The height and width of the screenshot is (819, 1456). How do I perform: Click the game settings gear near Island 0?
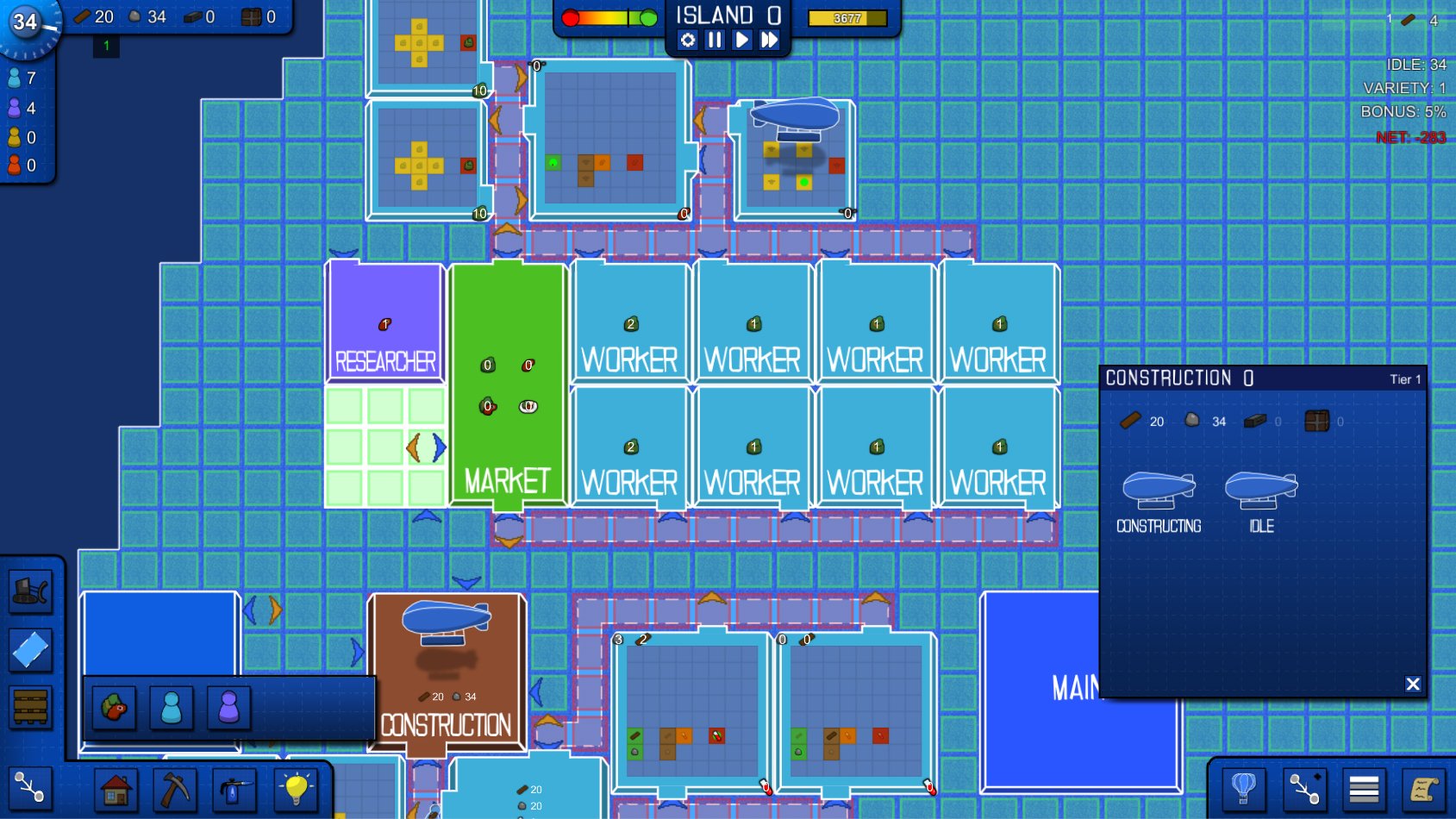(x=687, y=38)
